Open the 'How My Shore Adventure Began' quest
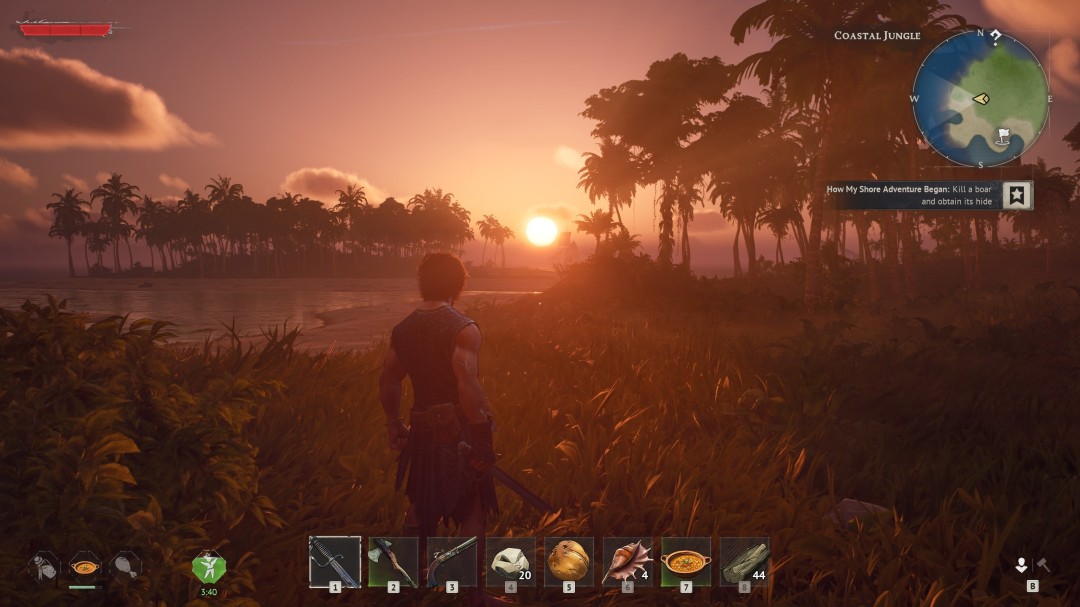Image resolution: width=1080 pixels, height=607 pixels. pos(908,195)
